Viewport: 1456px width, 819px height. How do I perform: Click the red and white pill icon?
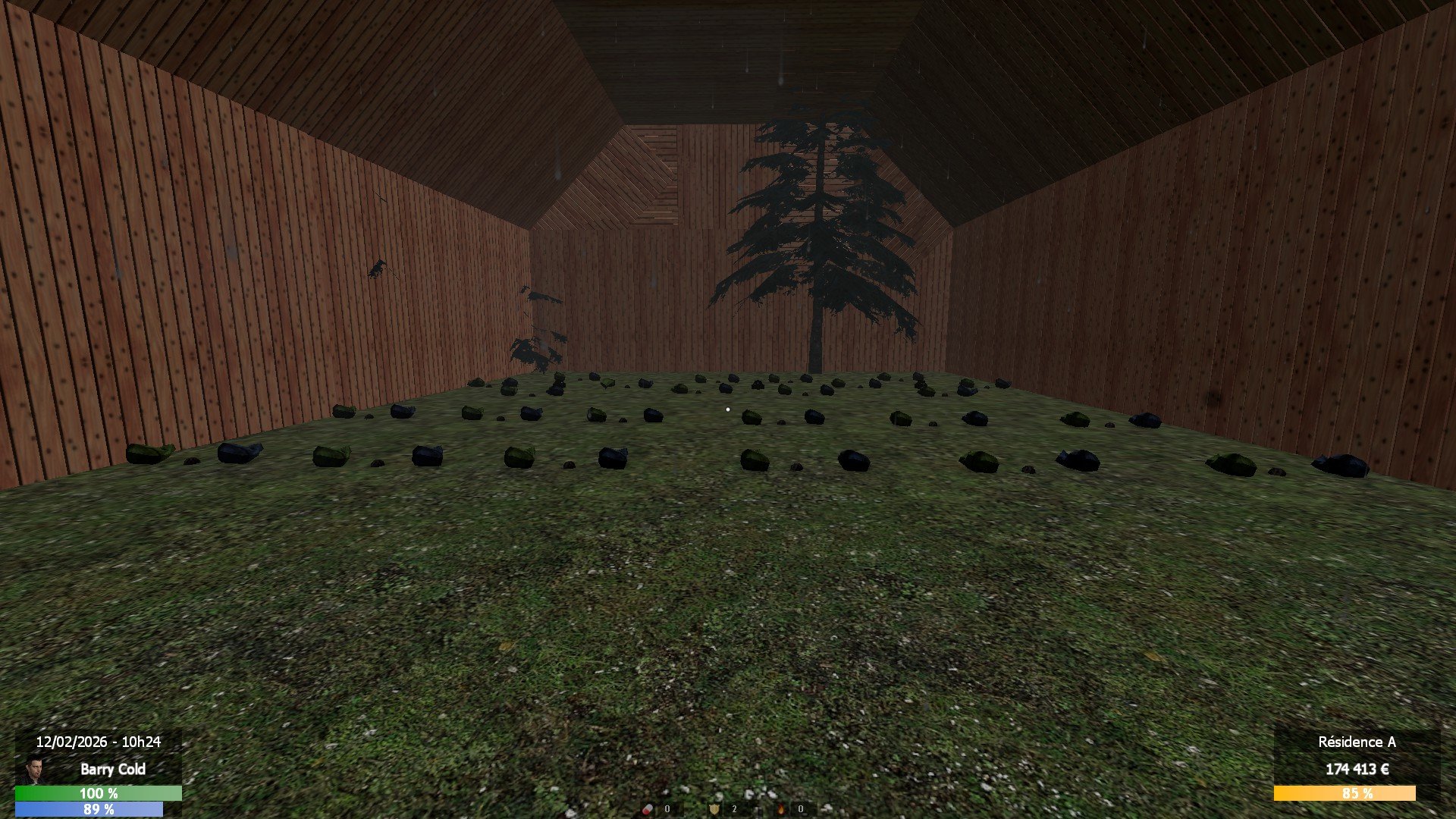tap(648, 809)
